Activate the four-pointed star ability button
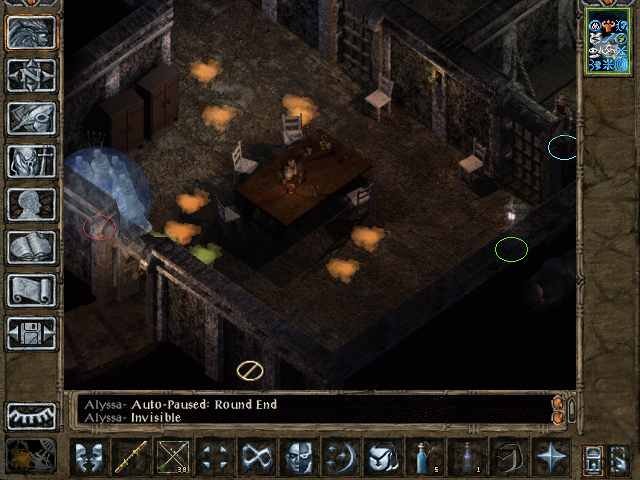640x480 pixels. click(550, 457)
